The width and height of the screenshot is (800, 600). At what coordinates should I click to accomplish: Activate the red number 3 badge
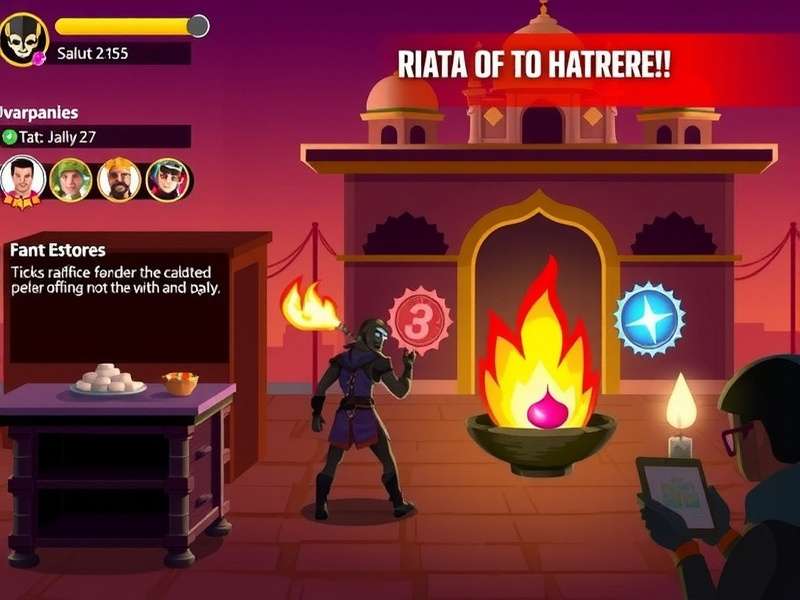click(420, 321)
